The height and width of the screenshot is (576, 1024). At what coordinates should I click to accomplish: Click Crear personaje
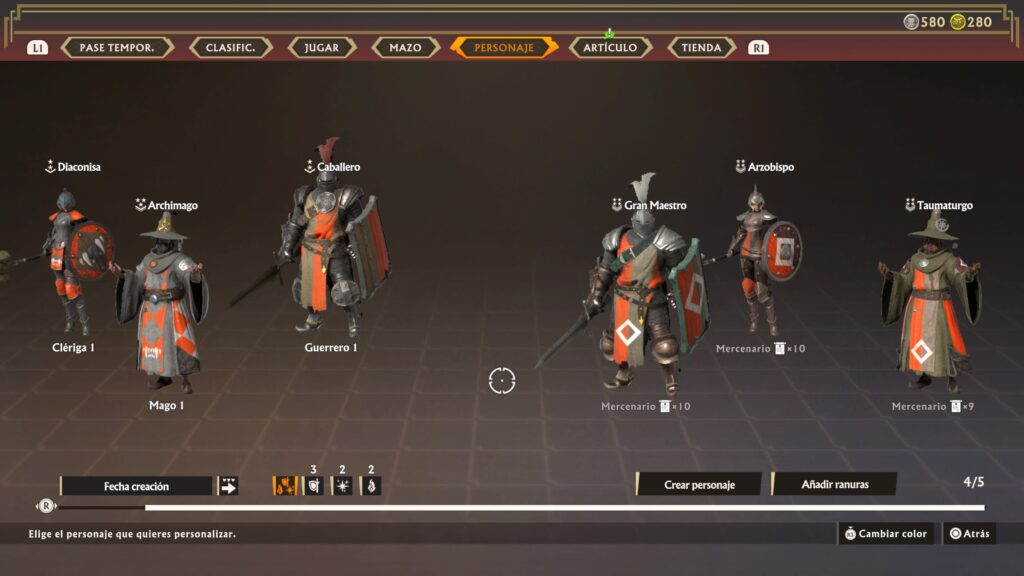pos(699,485)
